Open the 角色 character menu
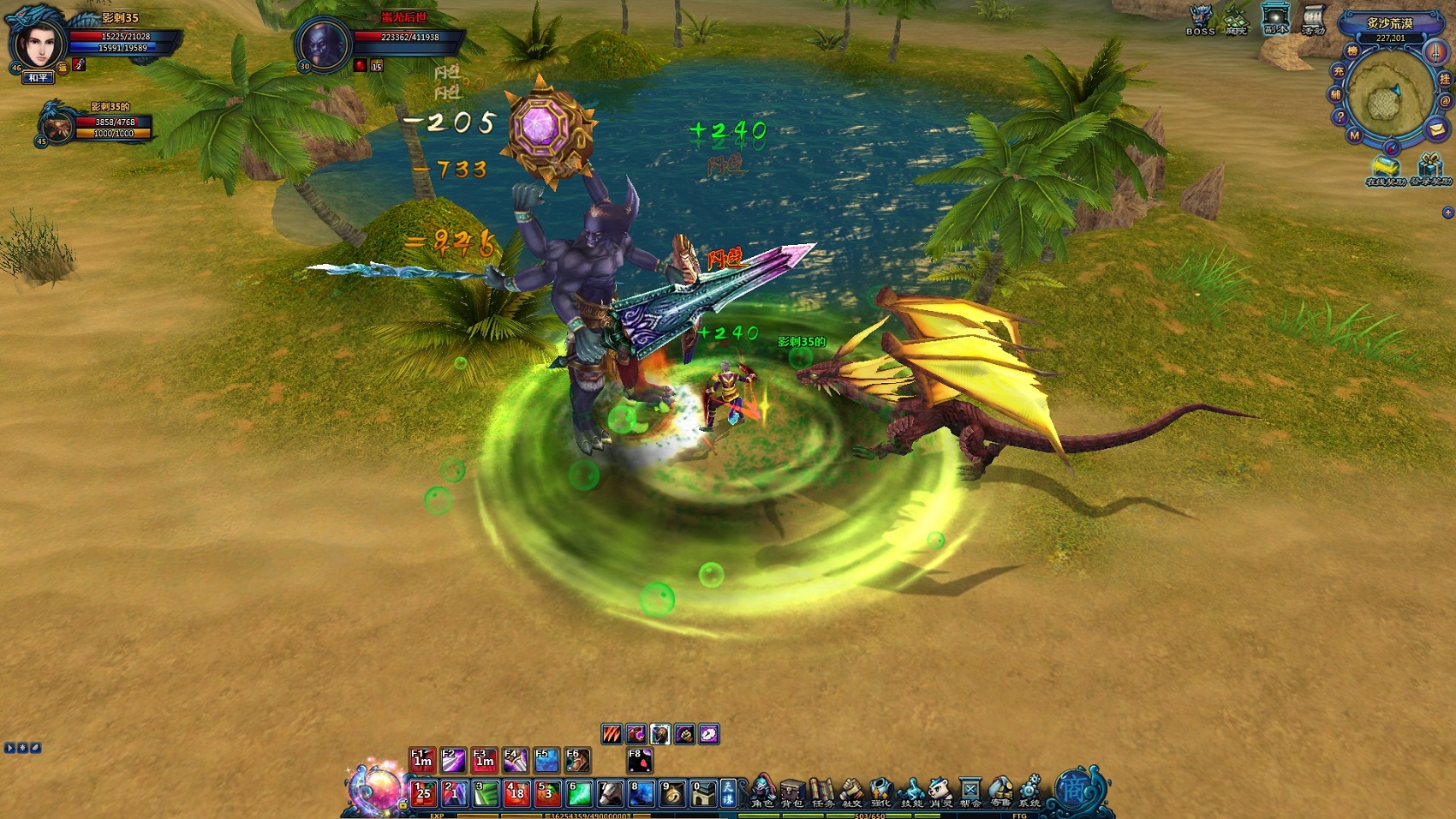The width and height of the screenshot is (1456, 819). pos(762,792)
